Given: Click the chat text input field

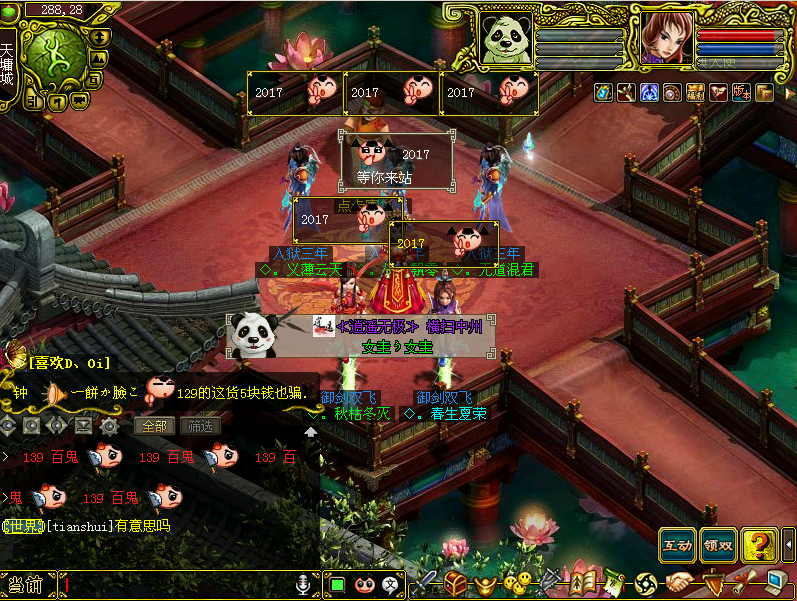Looking at the screenshot, I should tap(175, 584).
